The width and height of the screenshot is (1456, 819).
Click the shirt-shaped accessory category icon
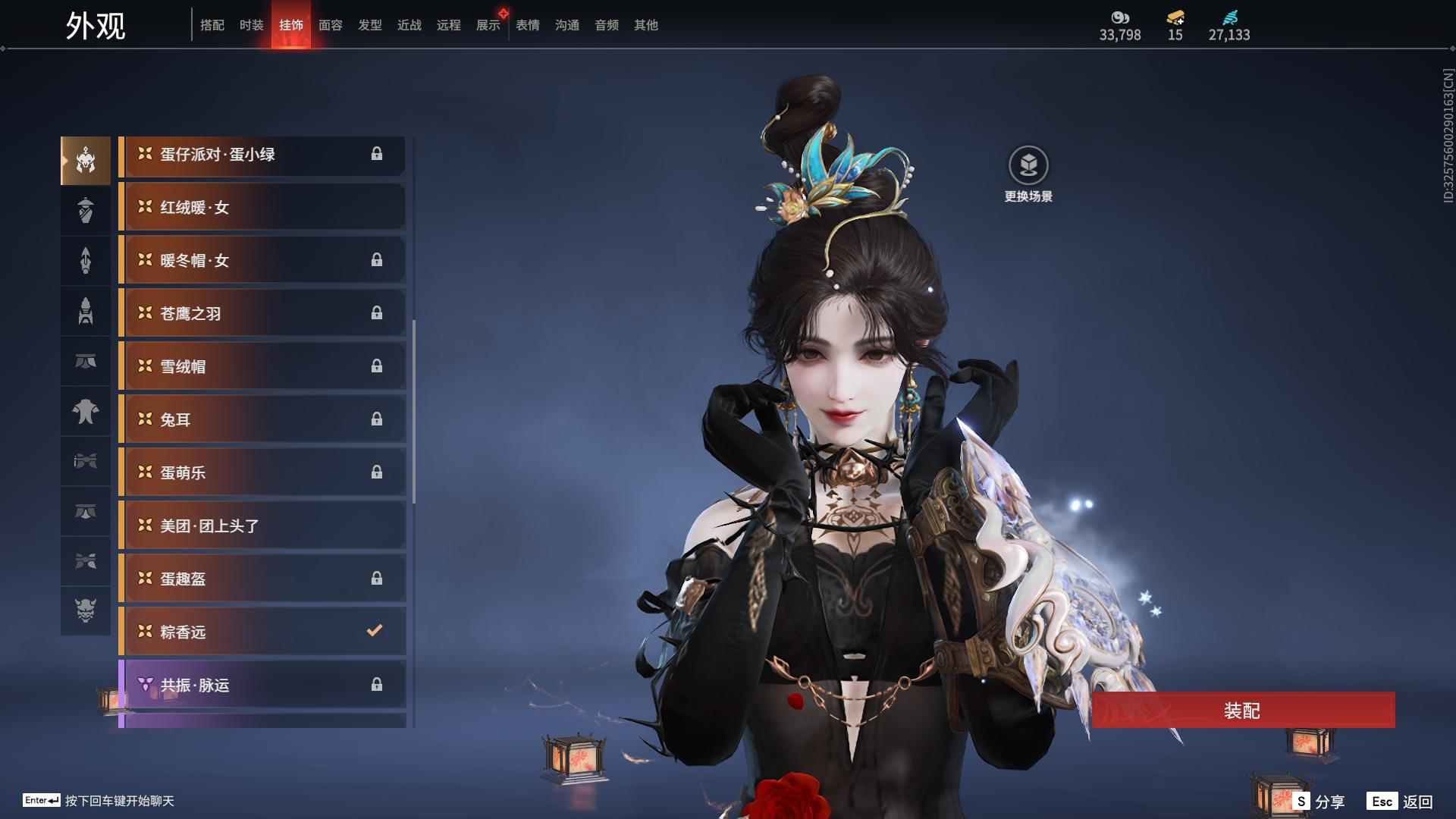tap(86, 412)
